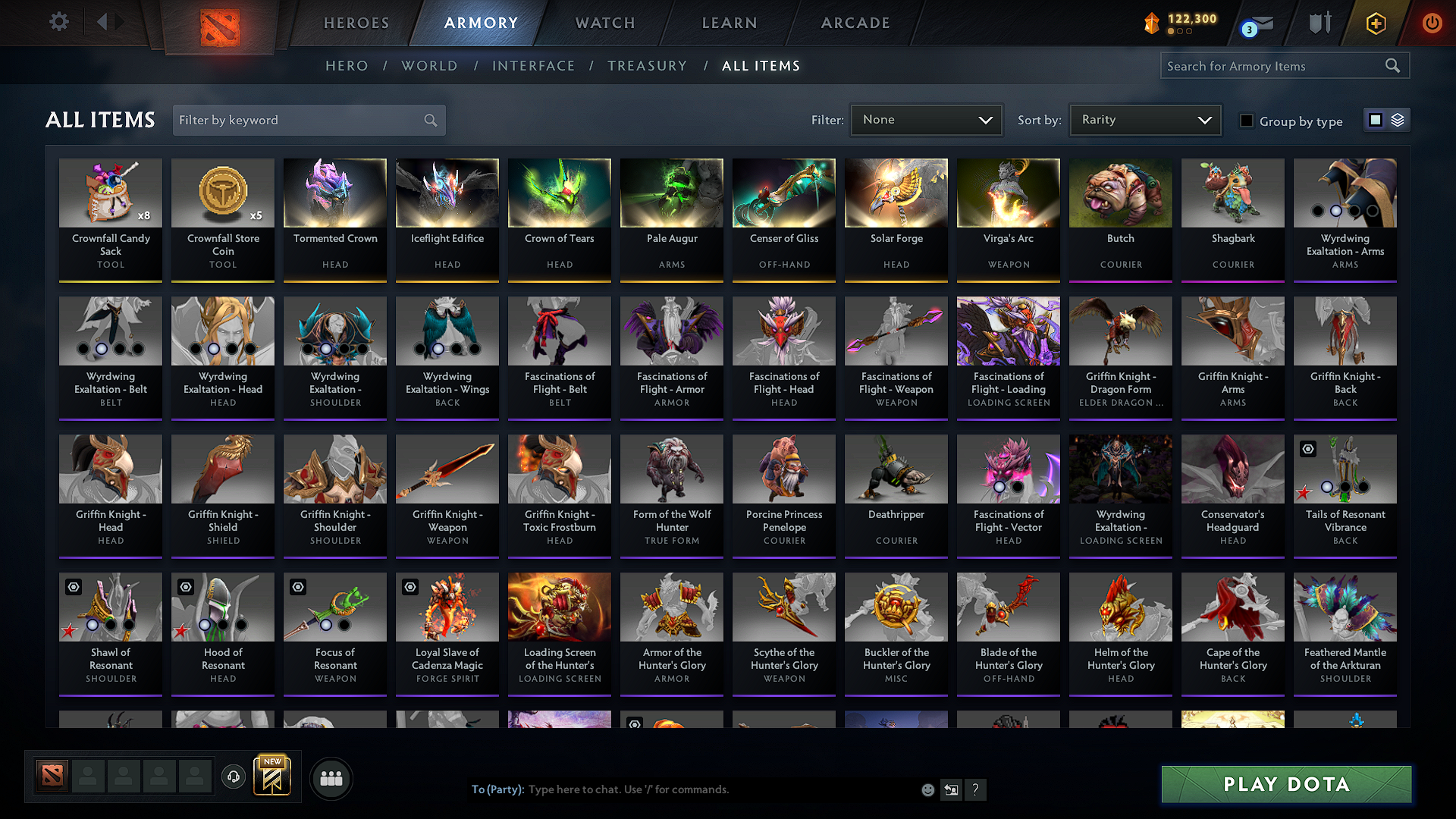The height and width of the screenshot is (819, 1456).
Task: Switch to the WATCH tab
Action: (x=604, y=23)
